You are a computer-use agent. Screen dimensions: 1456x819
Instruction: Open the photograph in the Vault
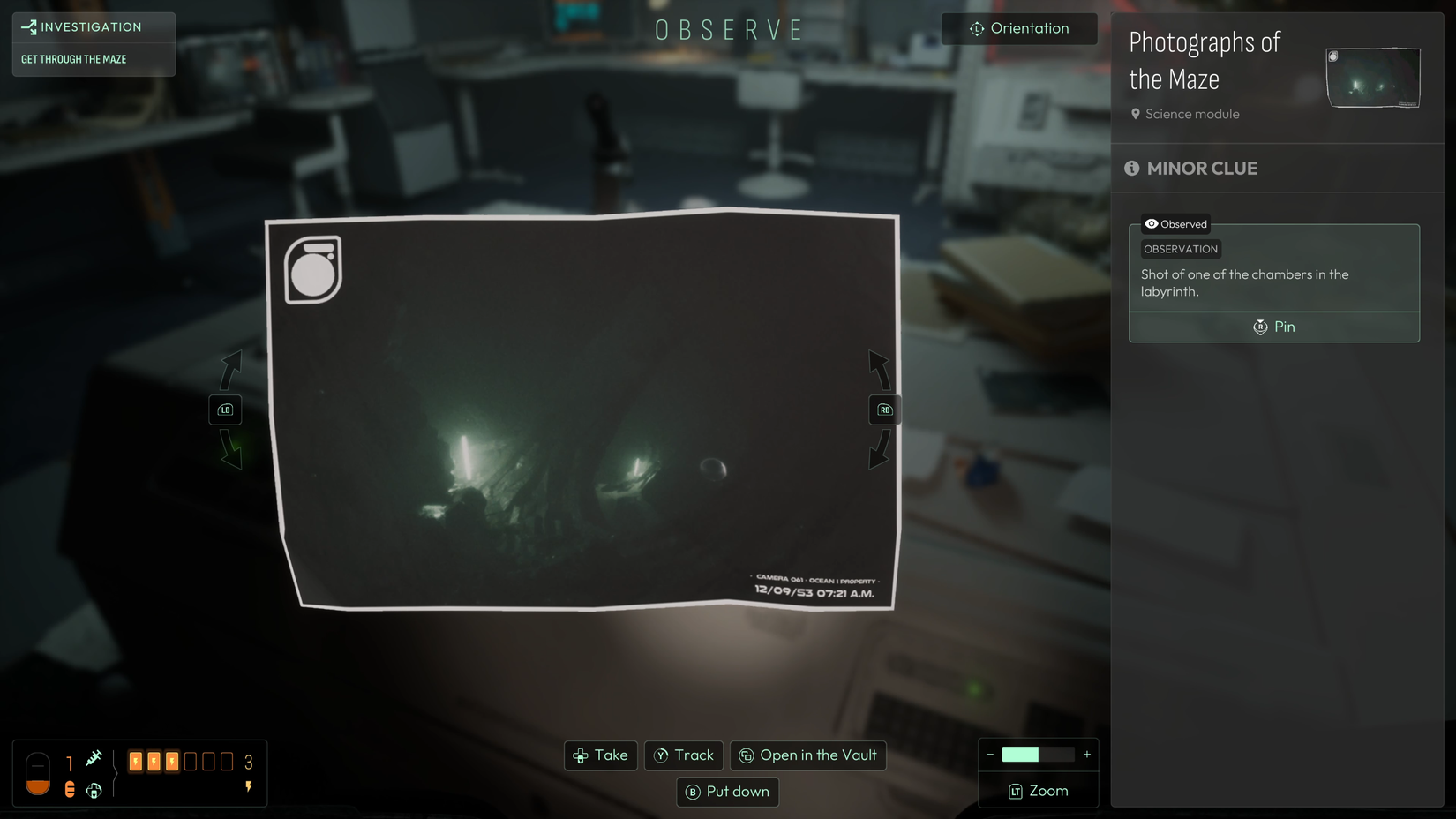point(807,755)
